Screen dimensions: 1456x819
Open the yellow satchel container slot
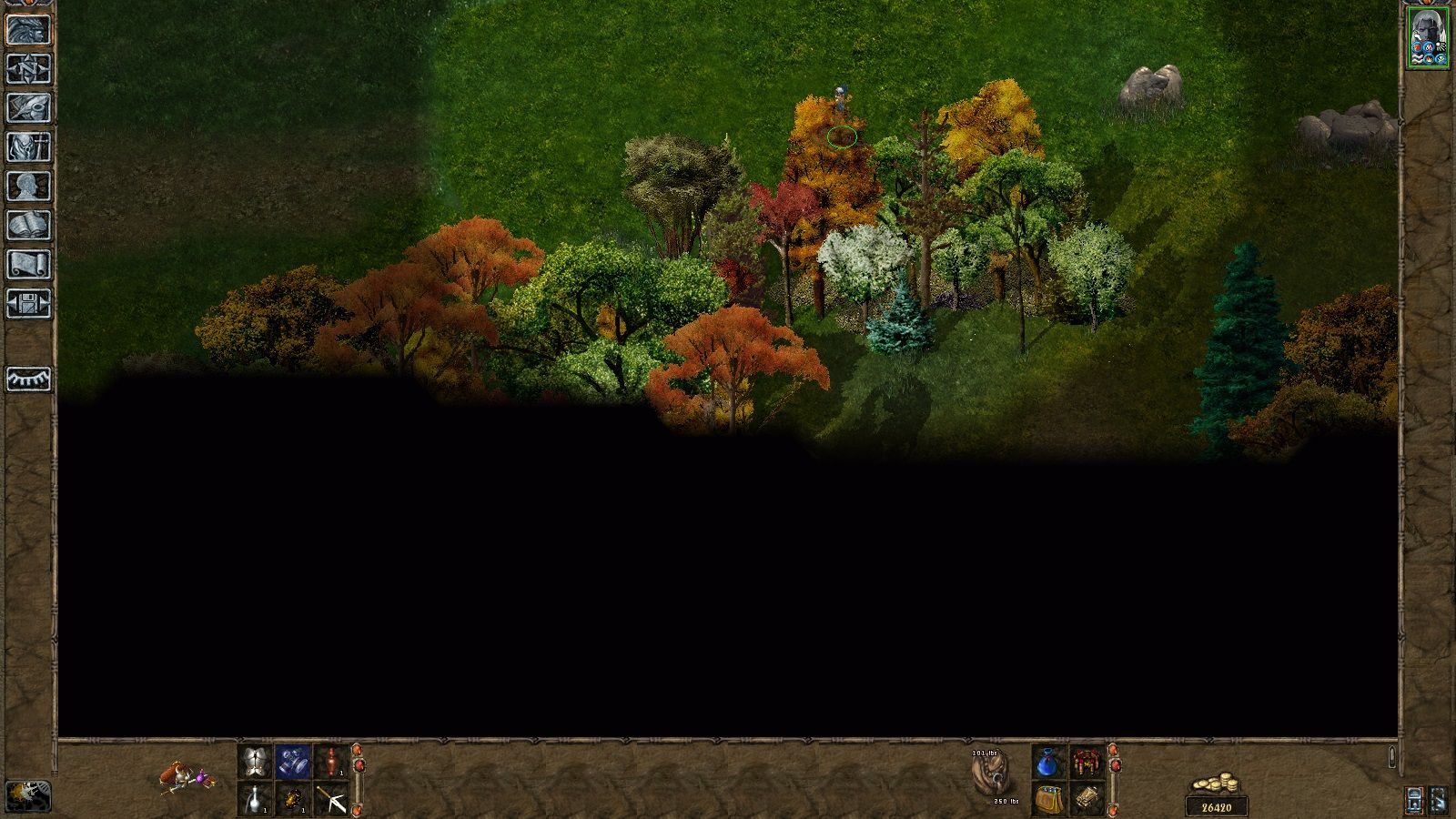(1049, 799)
